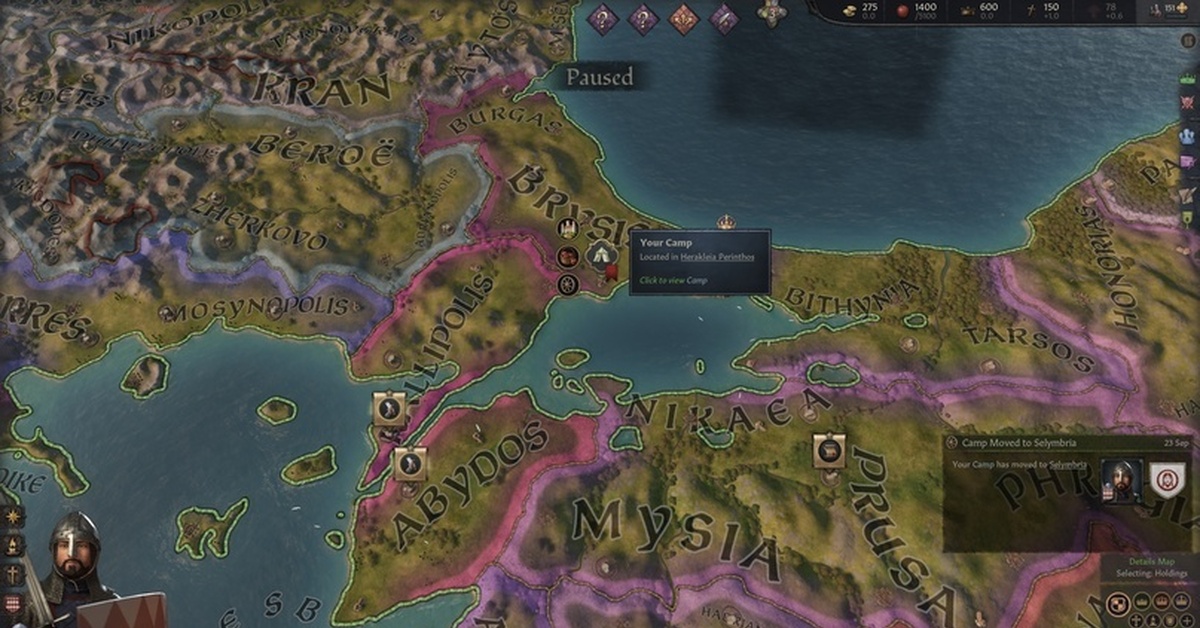Open the campfire icon beside the portrait

[13, 545]
